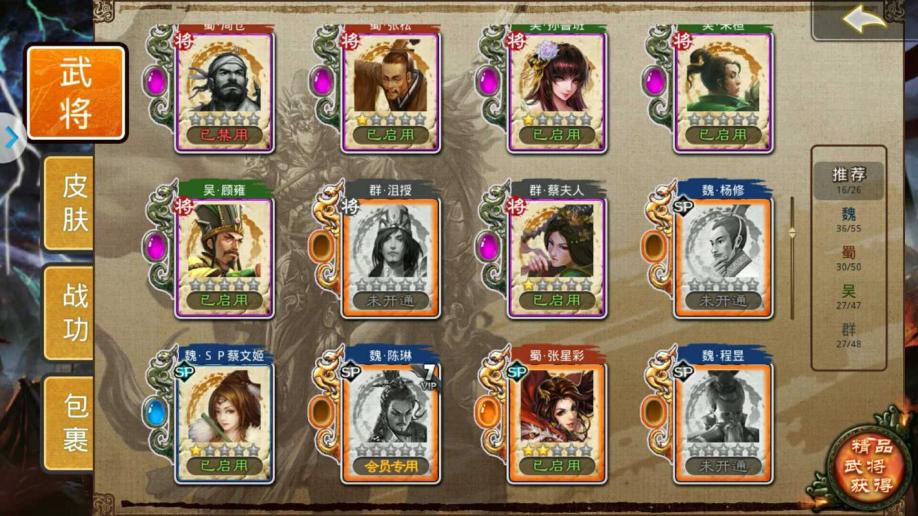
Task: Open the 包裹 bag tab
Action: tap(76, 422)
